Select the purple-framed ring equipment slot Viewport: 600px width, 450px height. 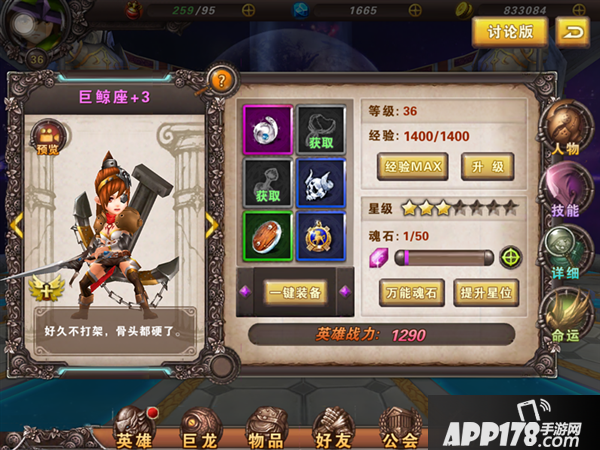coord(268,128)
